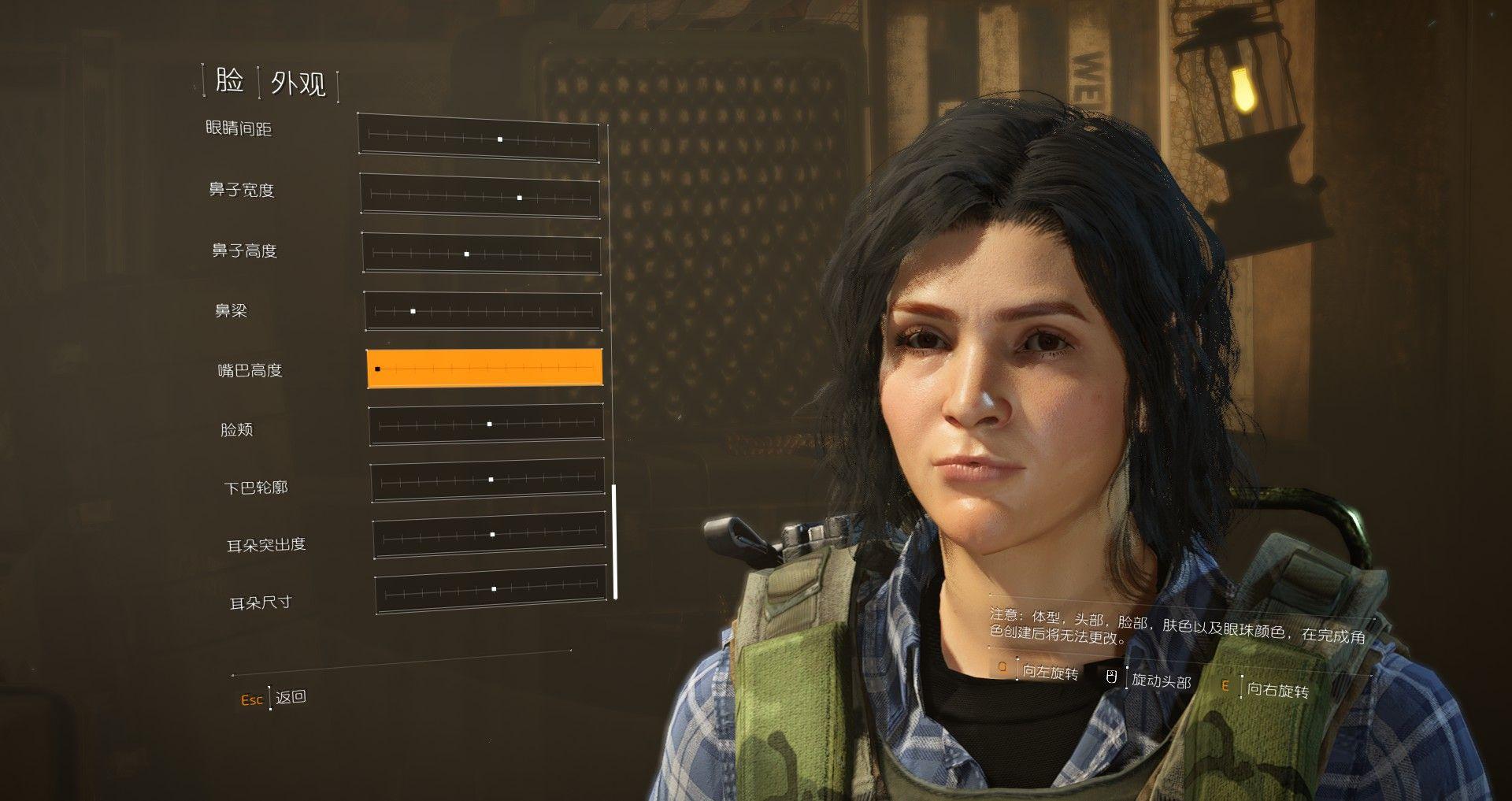Adjust the 脸颊 cheek slider
The image size is (1512, 801).
[x=486, y=425]
